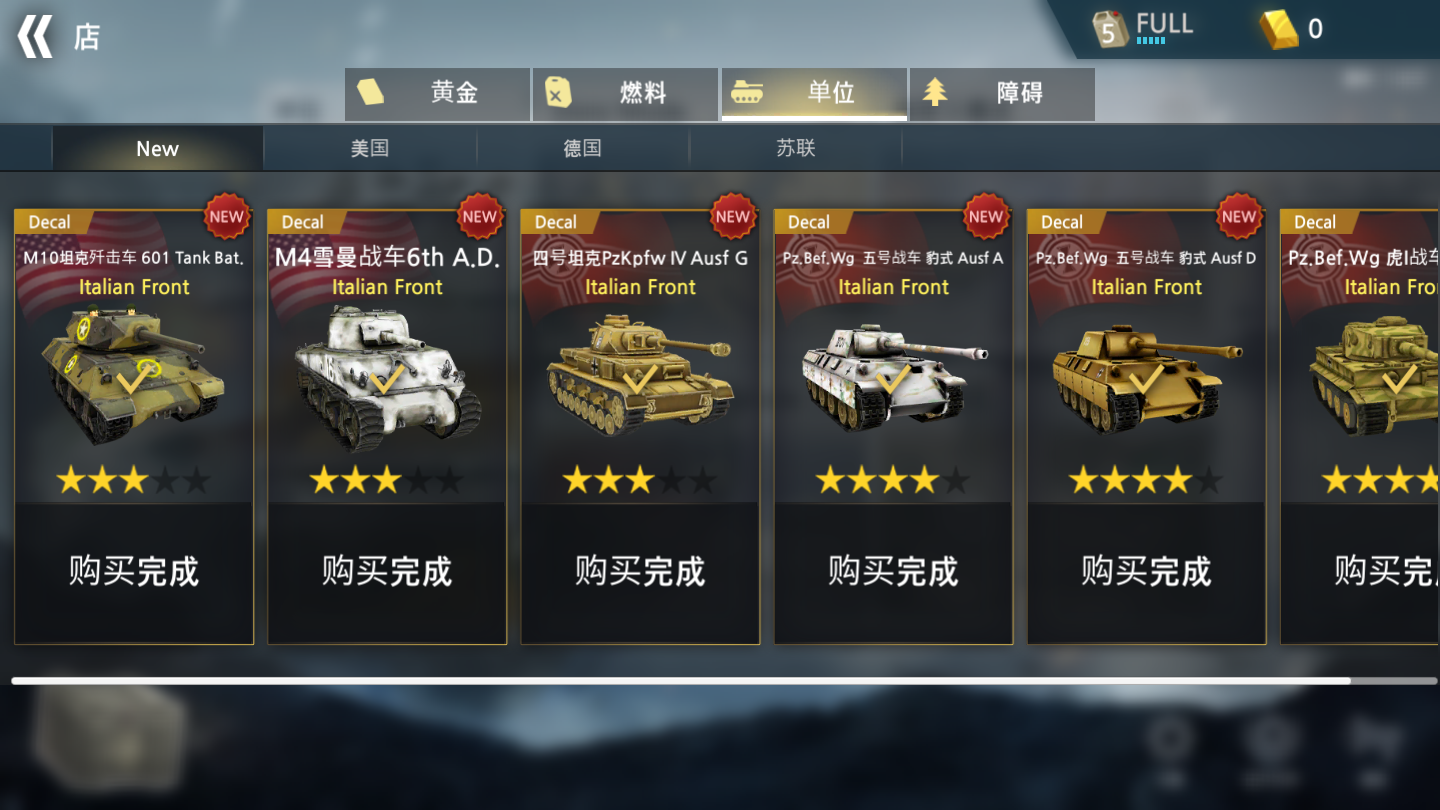Screen dimensions: 1440x810
Task: Select the tree icon on the 障碍 tab
Action: [x=935, y=92]
